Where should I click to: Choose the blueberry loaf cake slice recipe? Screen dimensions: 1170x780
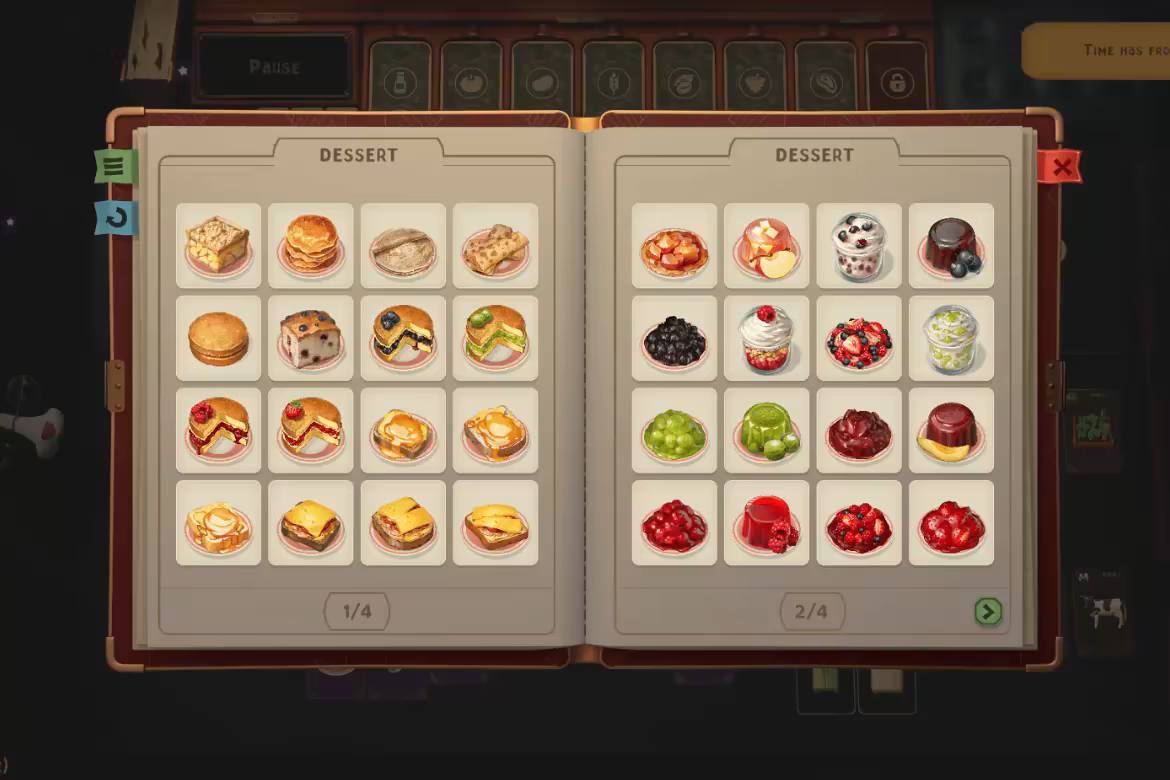click(x=311, y=338)
